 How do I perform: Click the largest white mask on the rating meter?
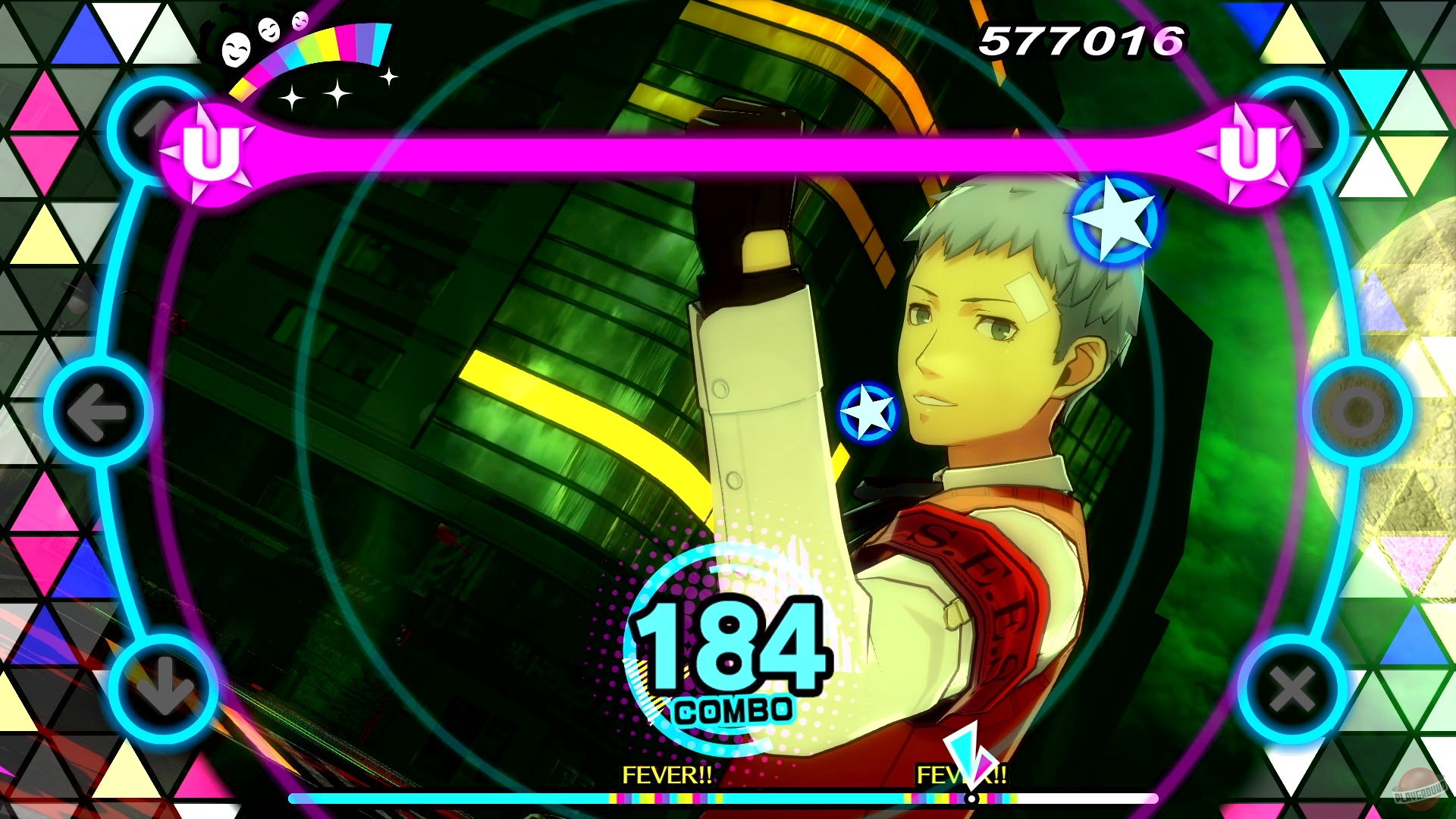click(x=235, y=51)
